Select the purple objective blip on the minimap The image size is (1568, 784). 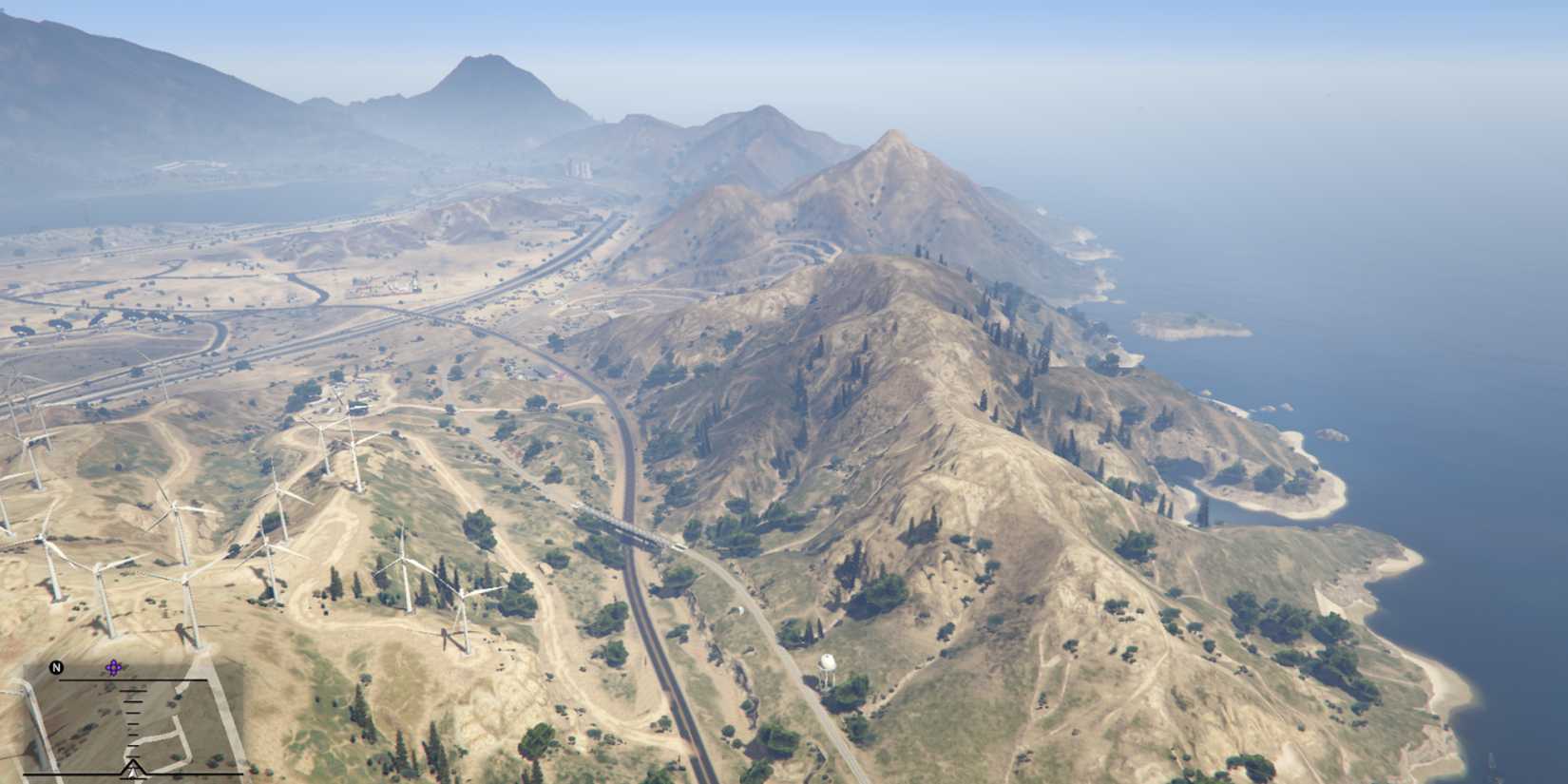tap(114, 667)
